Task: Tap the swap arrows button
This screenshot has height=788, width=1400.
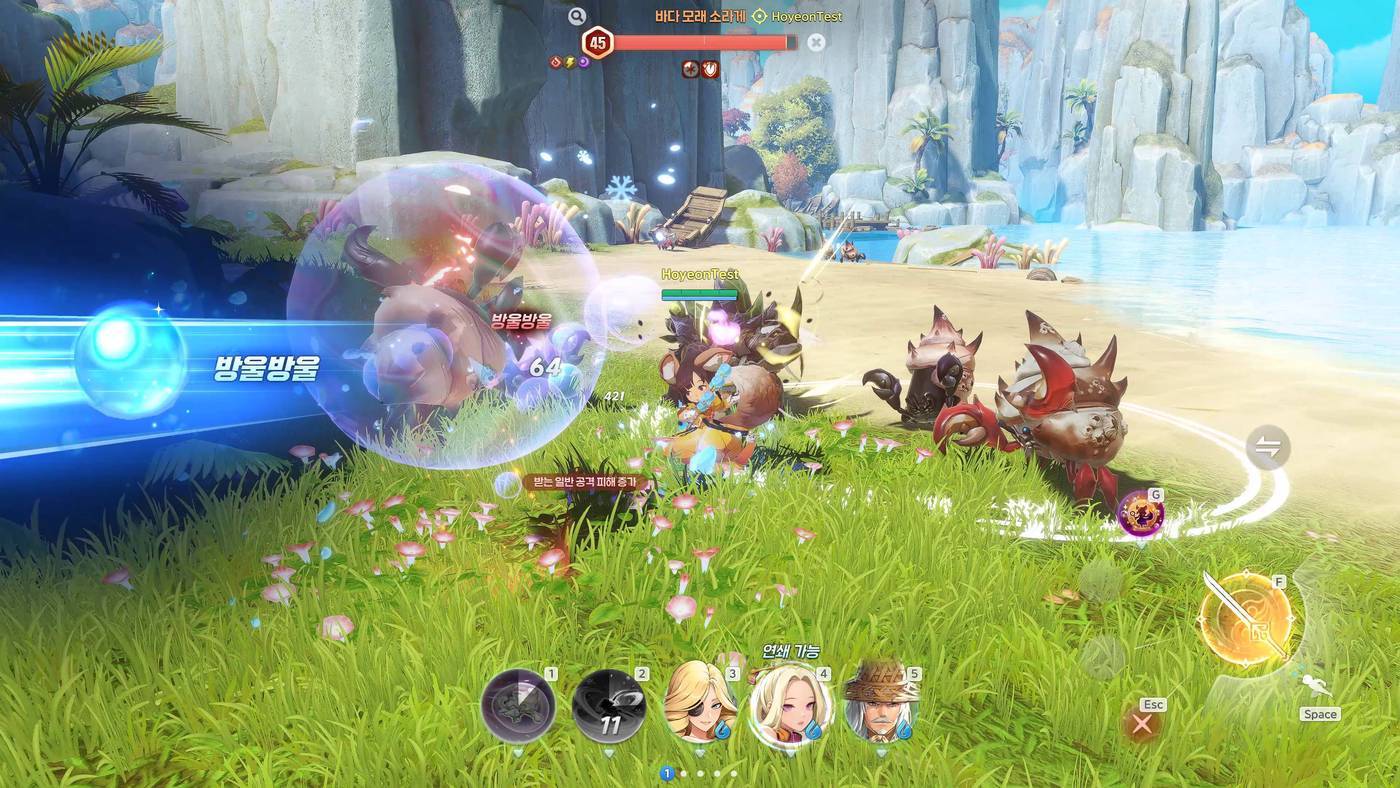Action: pyautogui.click(x=1267, y=448)
